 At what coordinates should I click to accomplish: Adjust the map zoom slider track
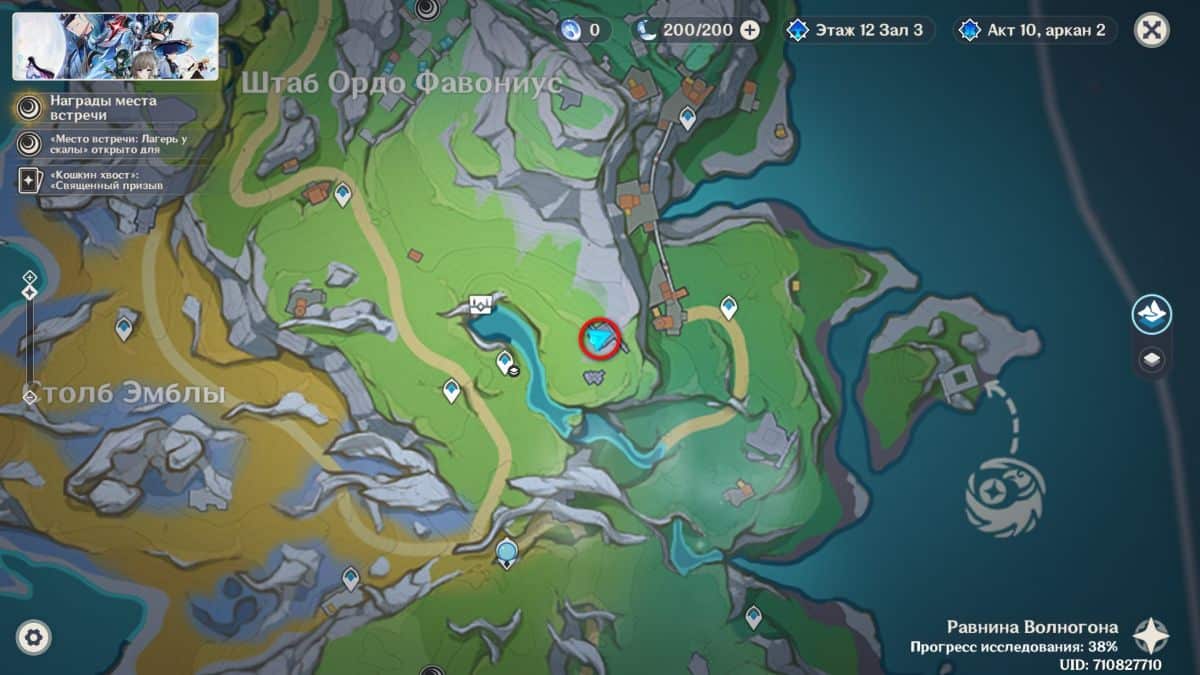[x=30, y=340]
